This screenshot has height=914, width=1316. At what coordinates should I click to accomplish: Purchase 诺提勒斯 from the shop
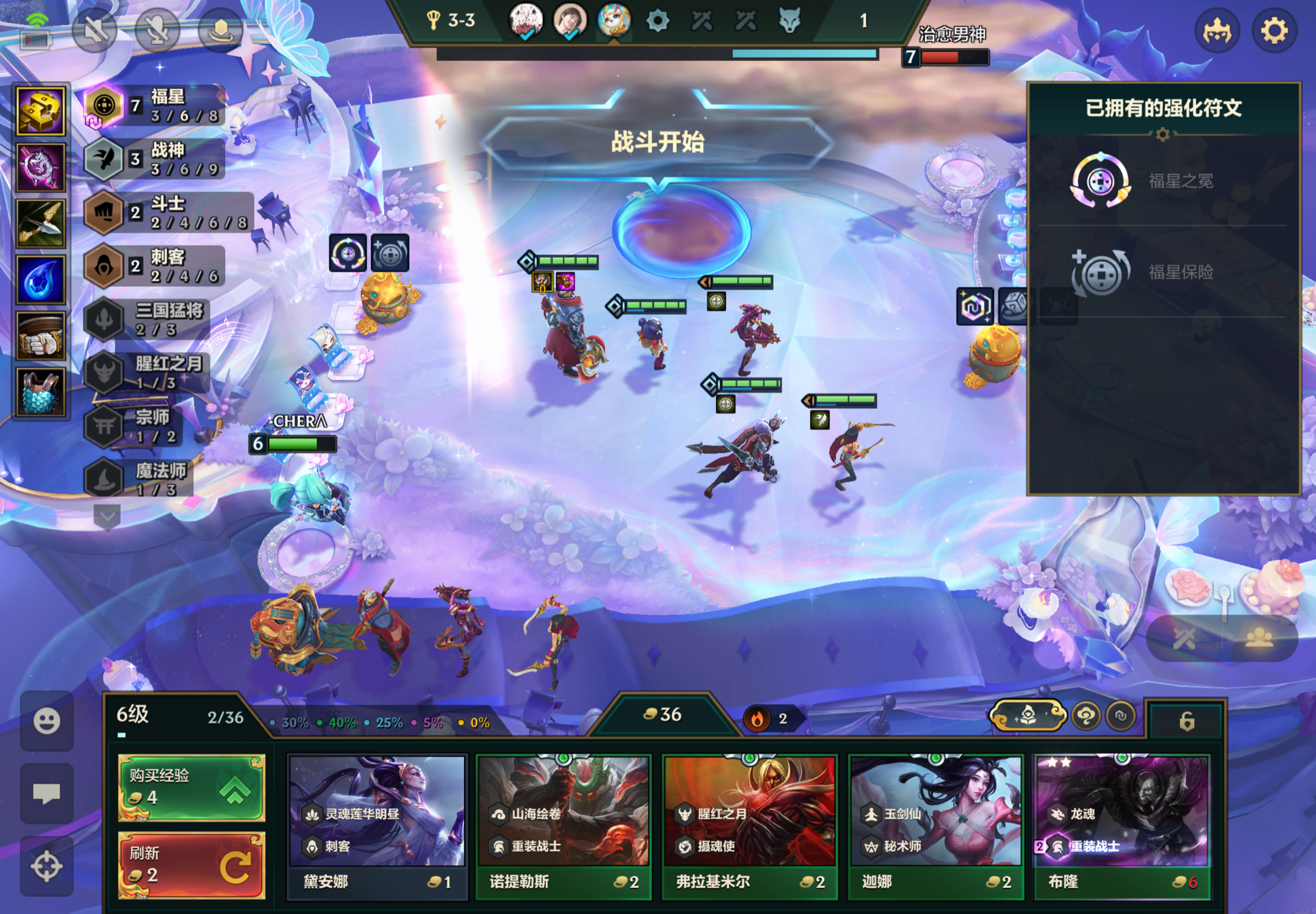click(563, 827)
